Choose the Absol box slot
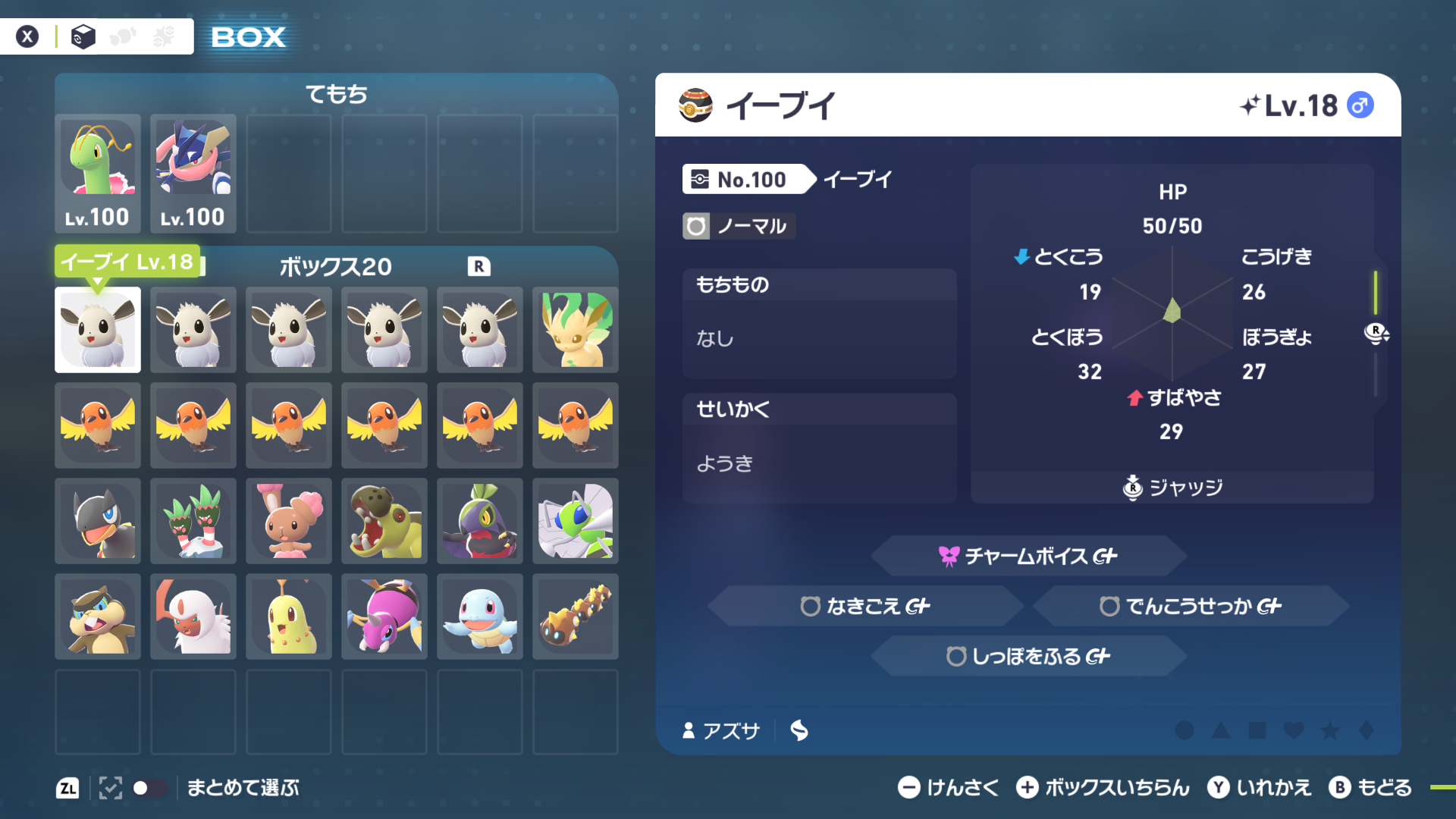 pos(193,617)
